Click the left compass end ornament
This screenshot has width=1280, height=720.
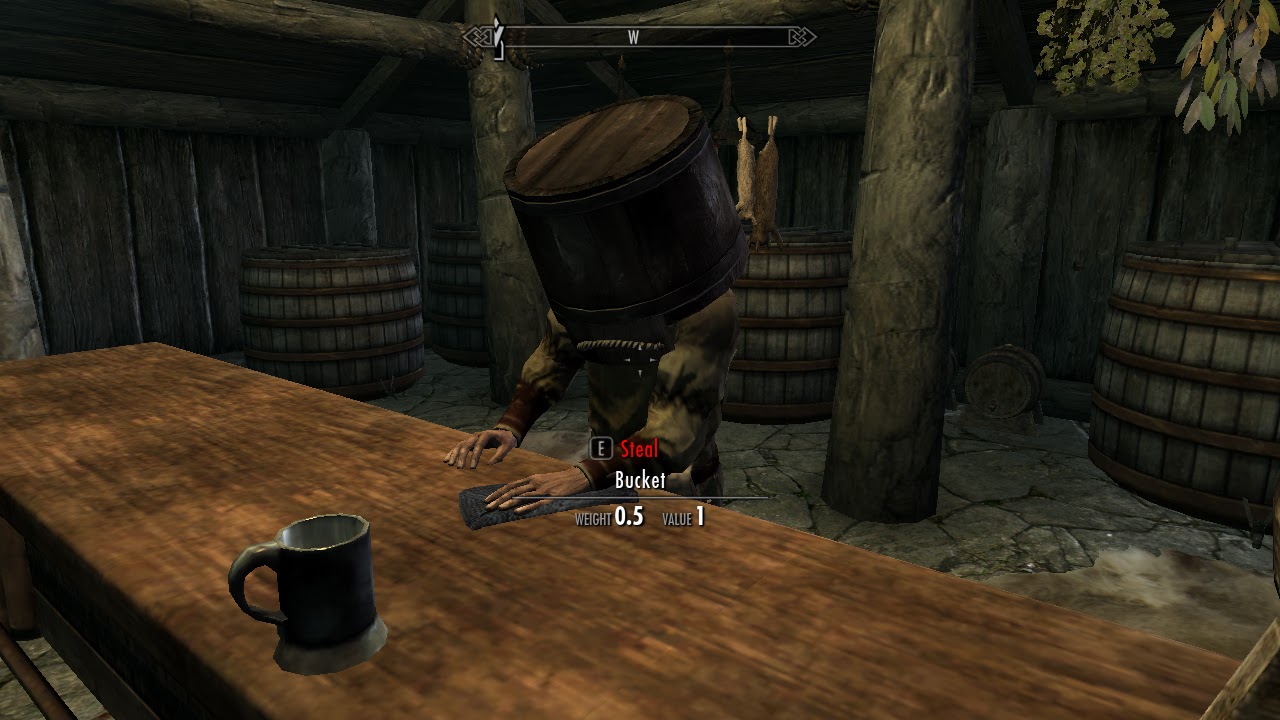click(x=475, y=36)
